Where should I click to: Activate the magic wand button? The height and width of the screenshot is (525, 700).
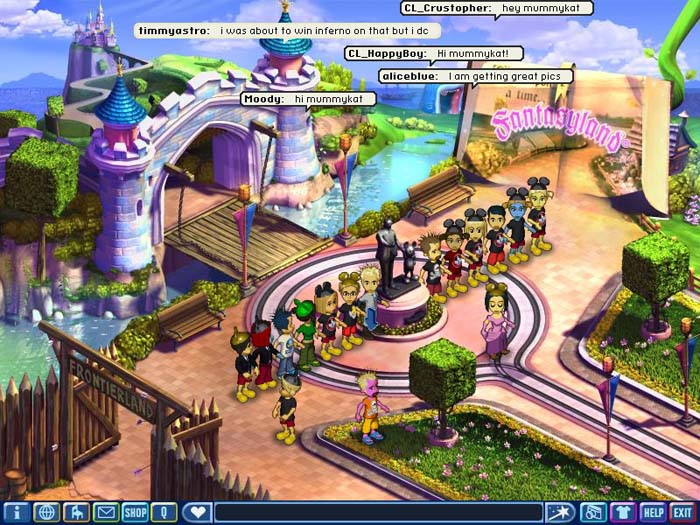coord(563,513)
